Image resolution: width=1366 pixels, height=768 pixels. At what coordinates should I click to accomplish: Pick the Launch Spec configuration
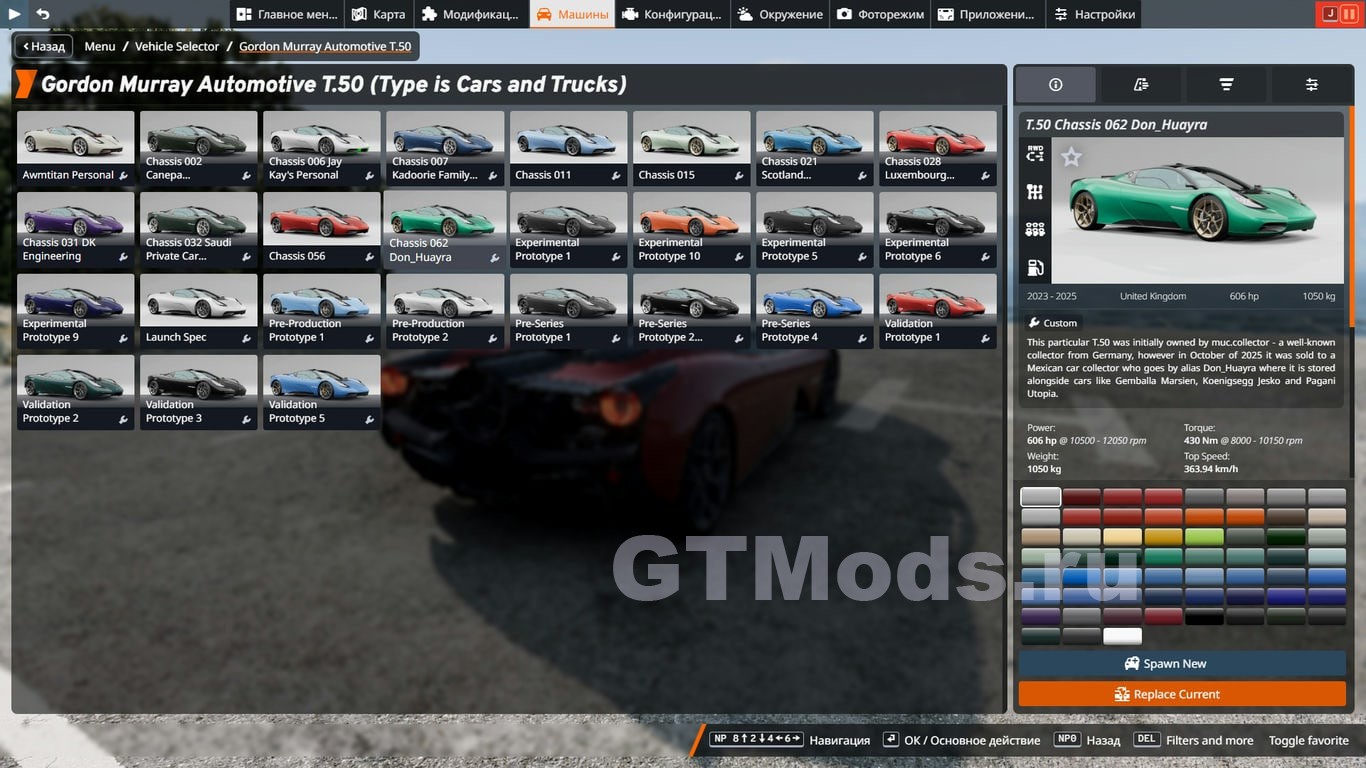[x=199, y=311]
